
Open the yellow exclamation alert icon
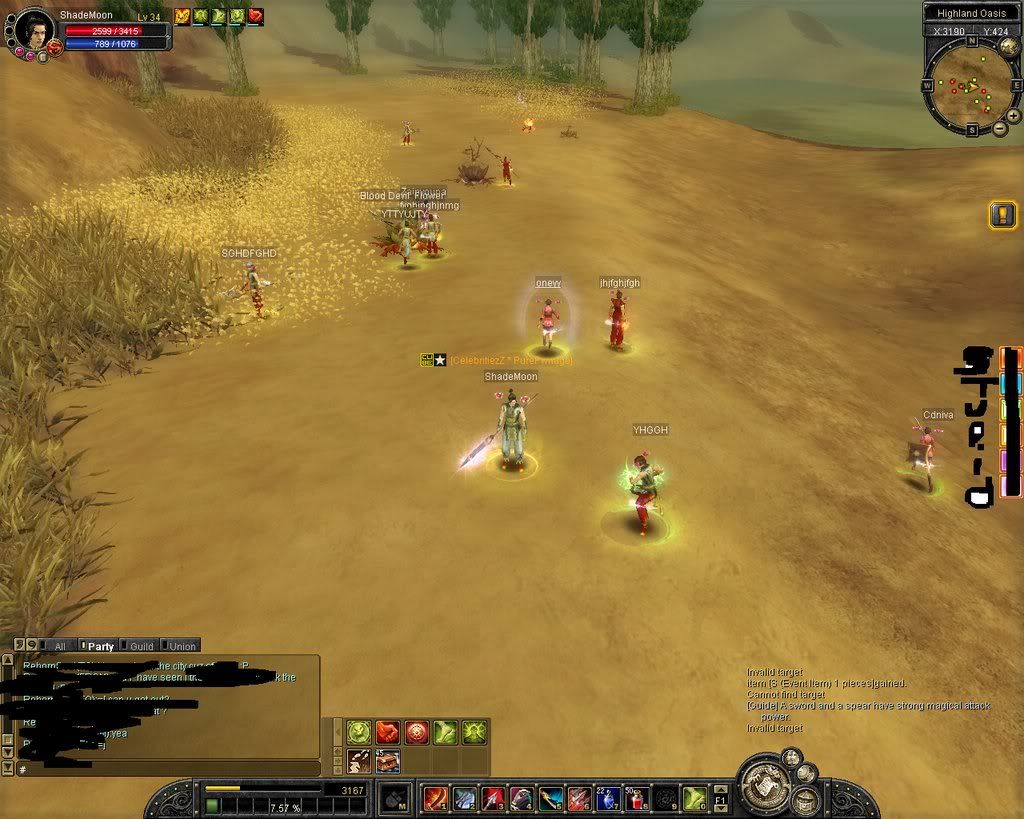(1002, 215)
